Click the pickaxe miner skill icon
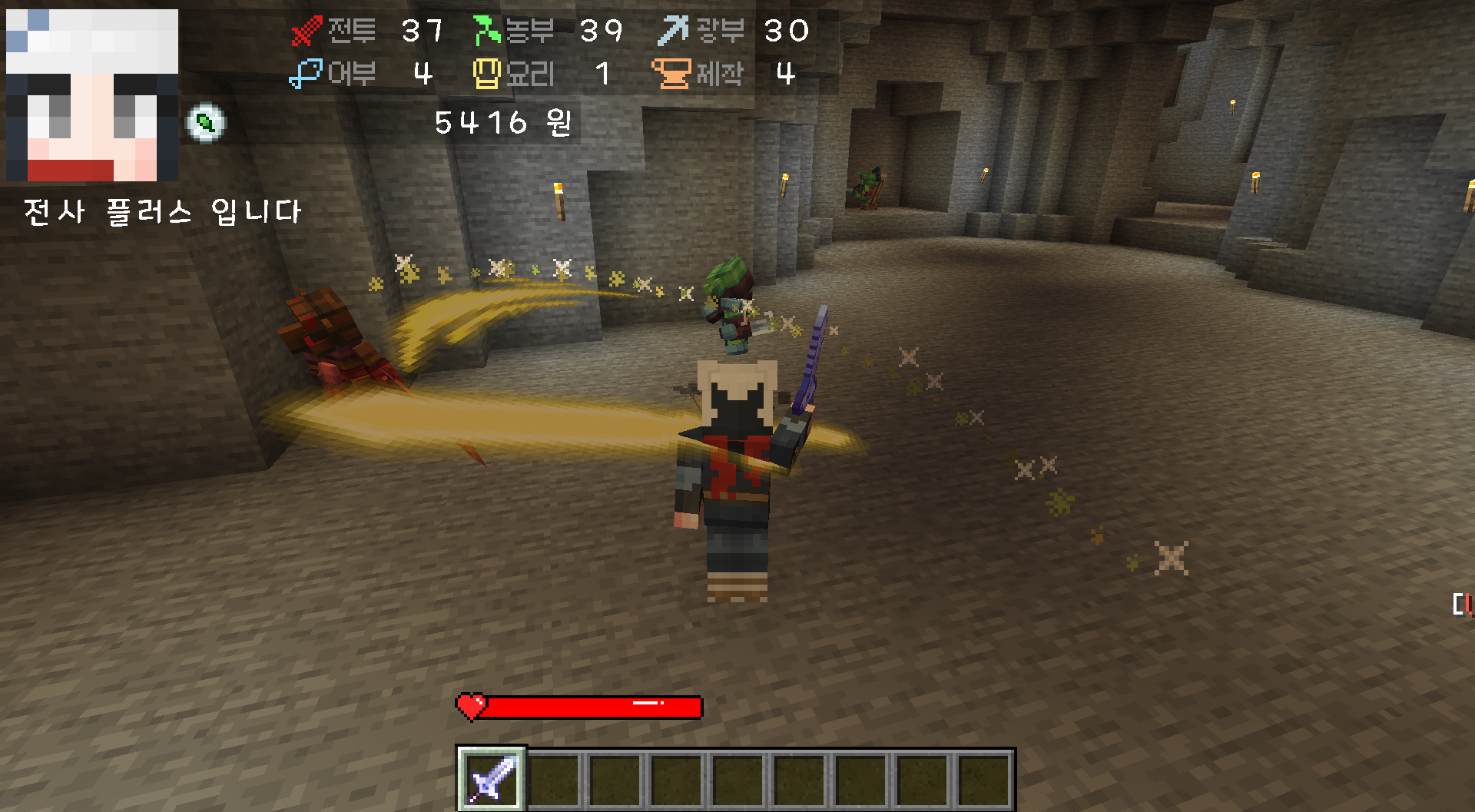The height and width of the screenshot is (812, 1475). click(674, 31)
